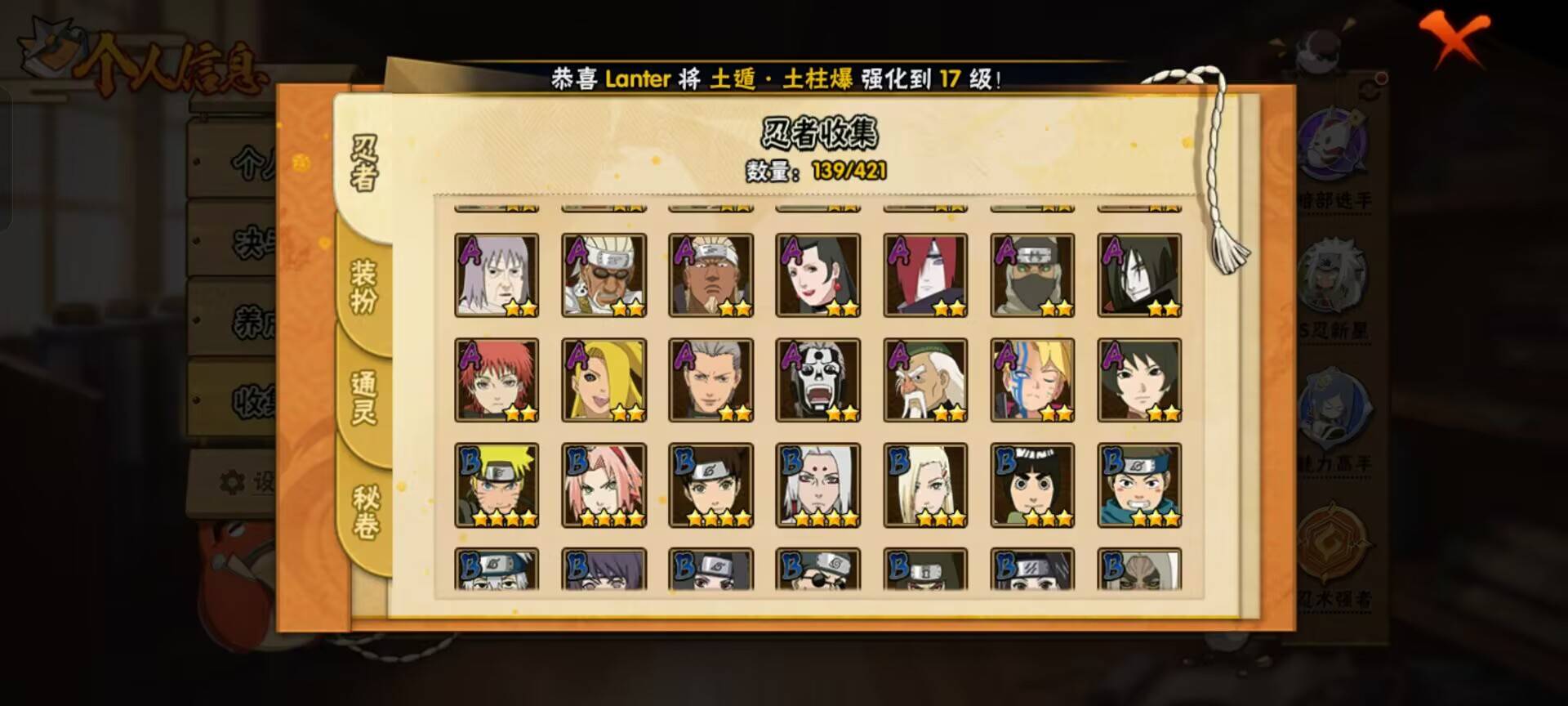1568x706 pixels.
Task: Pick the skull-masked ninja portrait
Action: (x=818, y=381)
